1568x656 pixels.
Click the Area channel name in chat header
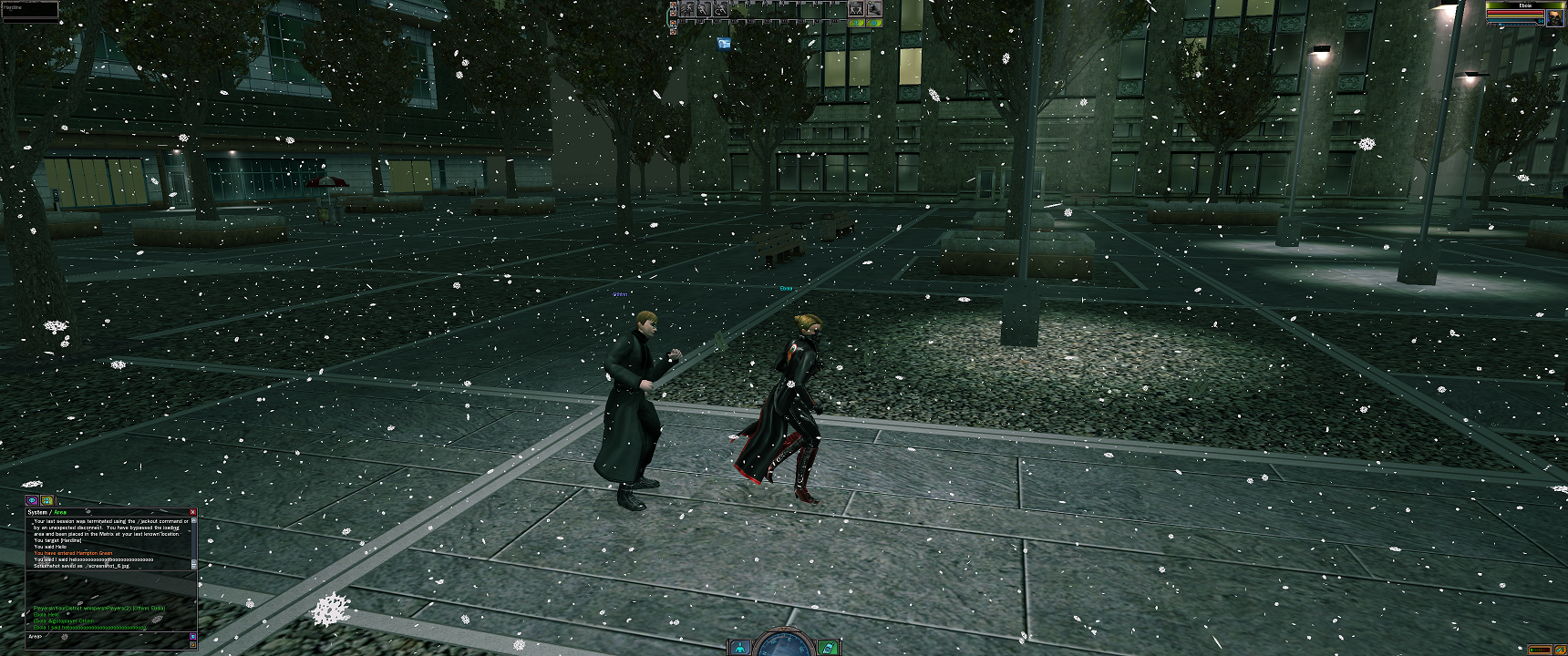point(60,512)
